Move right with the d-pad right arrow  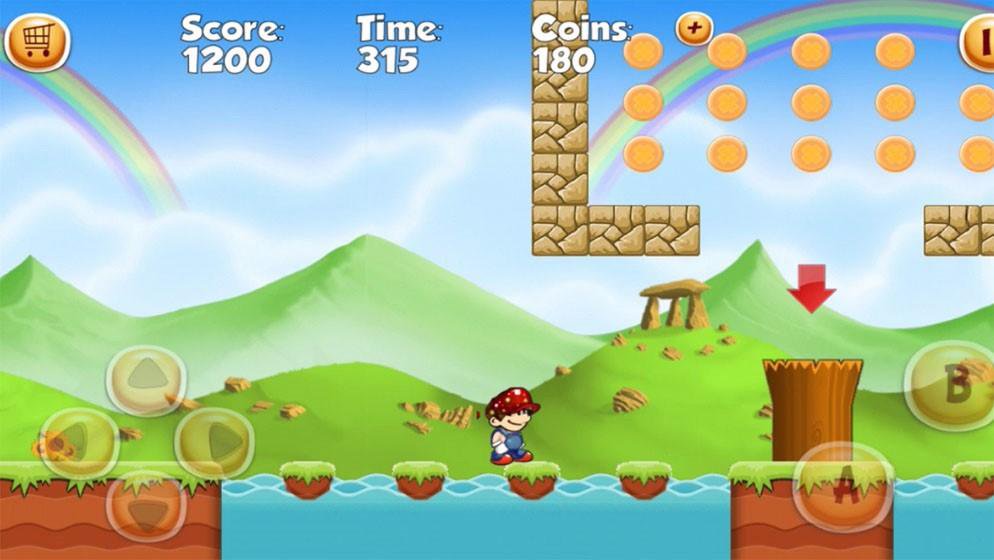click(214, 441)
